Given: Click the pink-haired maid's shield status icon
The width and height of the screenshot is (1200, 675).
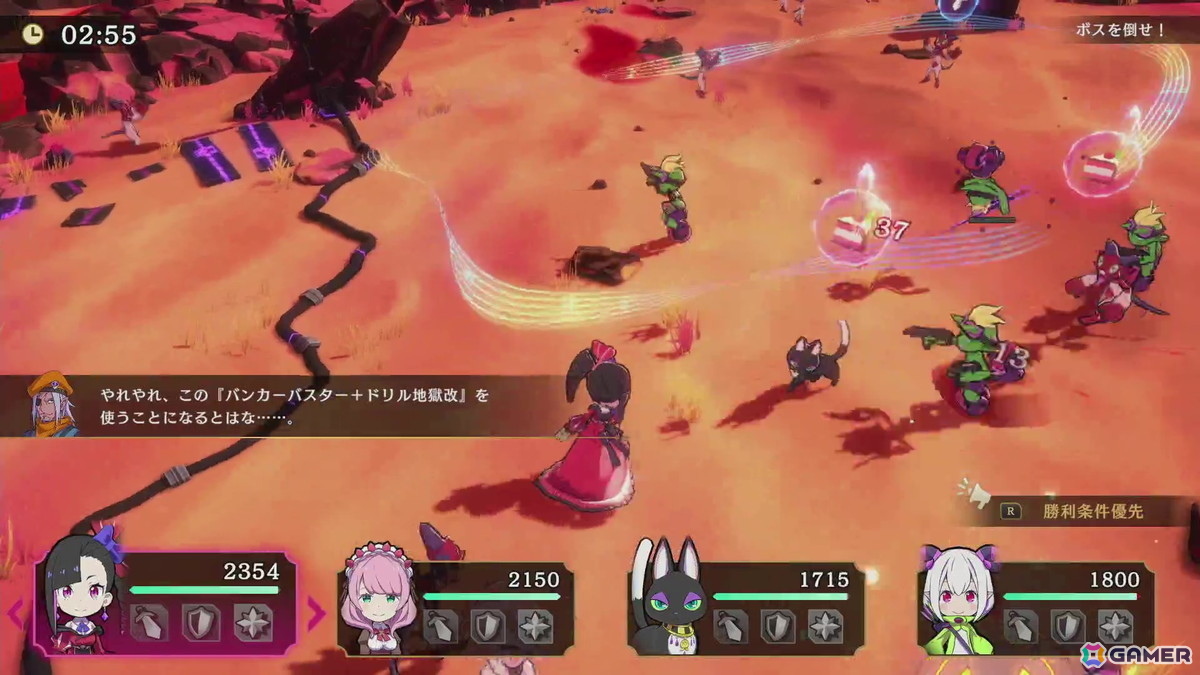Looking at the screenshot, I should (x=487, y=626).
